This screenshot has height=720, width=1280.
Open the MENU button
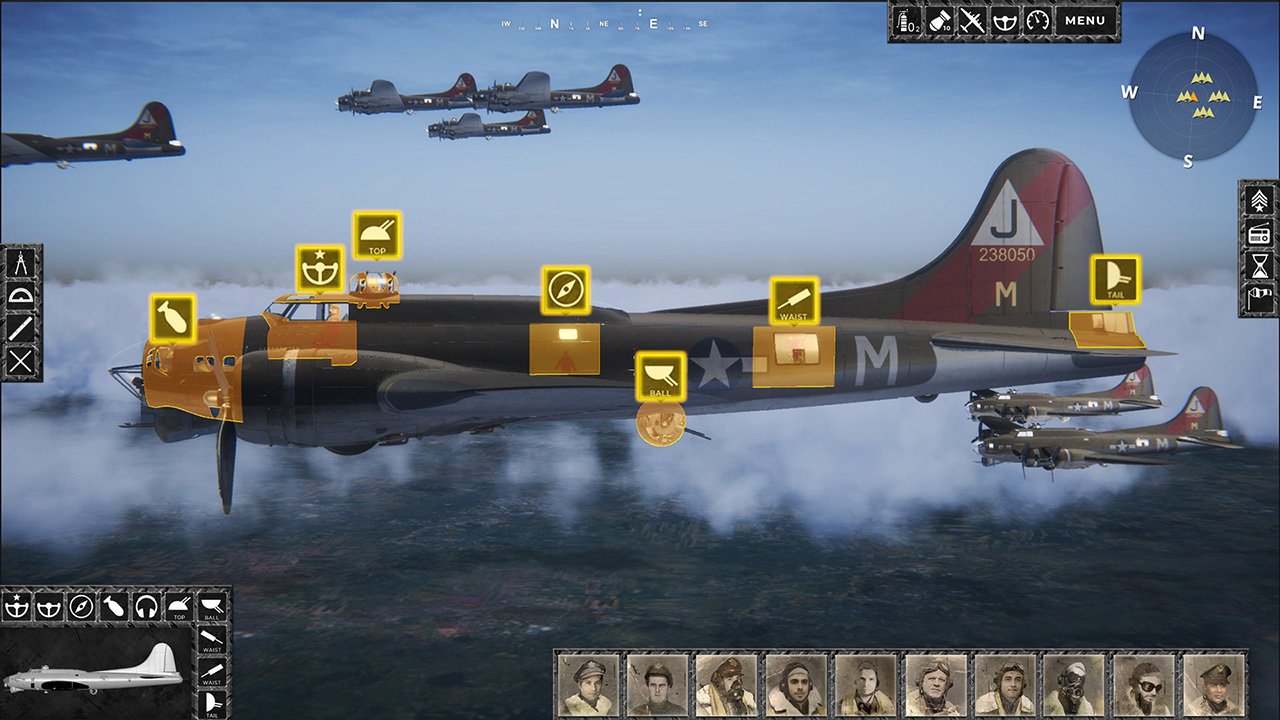click(1085, 21)
